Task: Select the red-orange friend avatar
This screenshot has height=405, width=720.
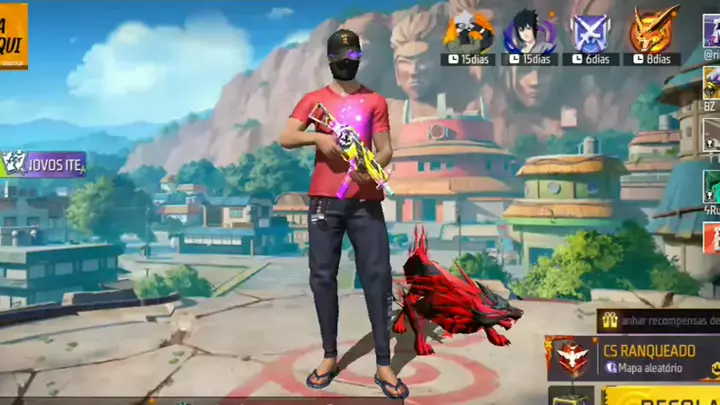Action: click(711, 239)
